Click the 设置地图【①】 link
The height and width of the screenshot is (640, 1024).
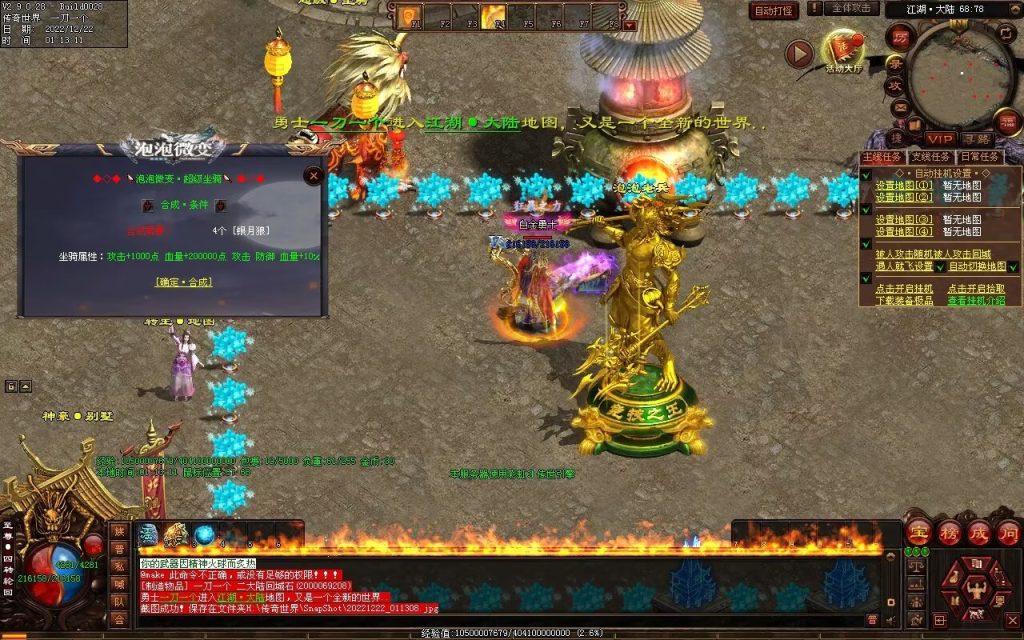tap(904, 185)
